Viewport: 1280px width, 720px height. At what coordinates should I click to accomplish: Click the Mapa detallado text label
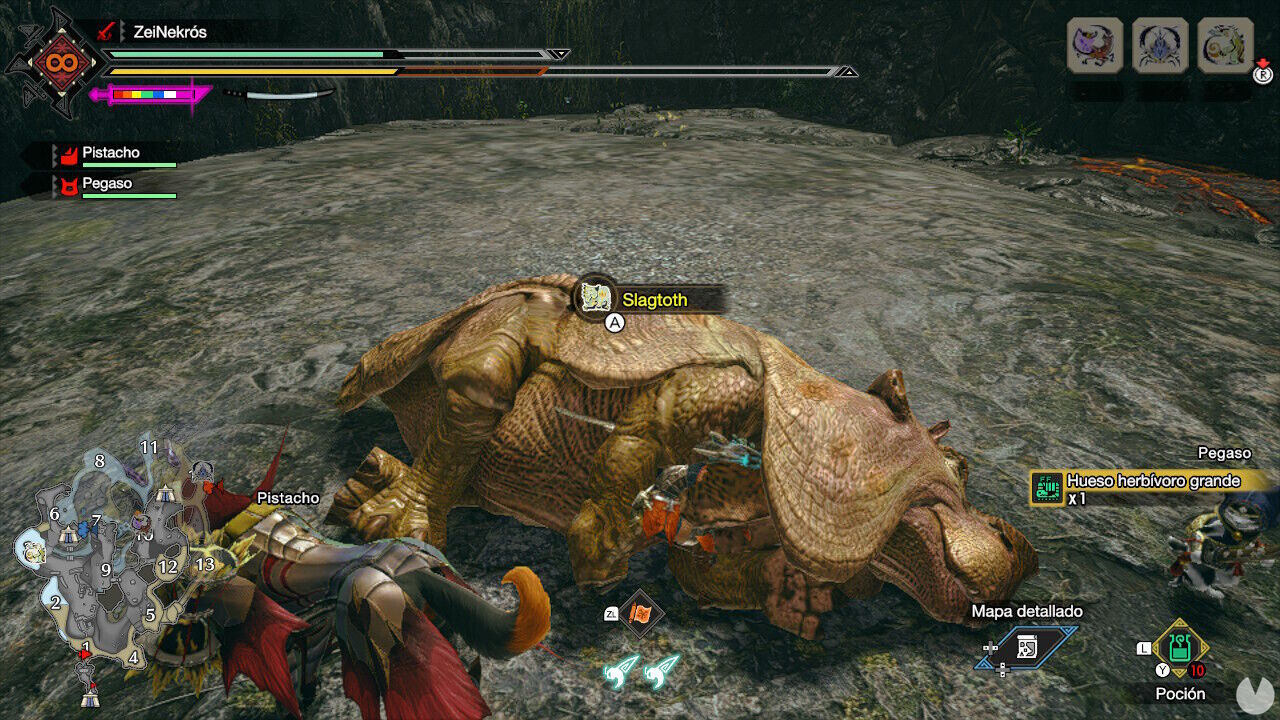[1028, 610]
